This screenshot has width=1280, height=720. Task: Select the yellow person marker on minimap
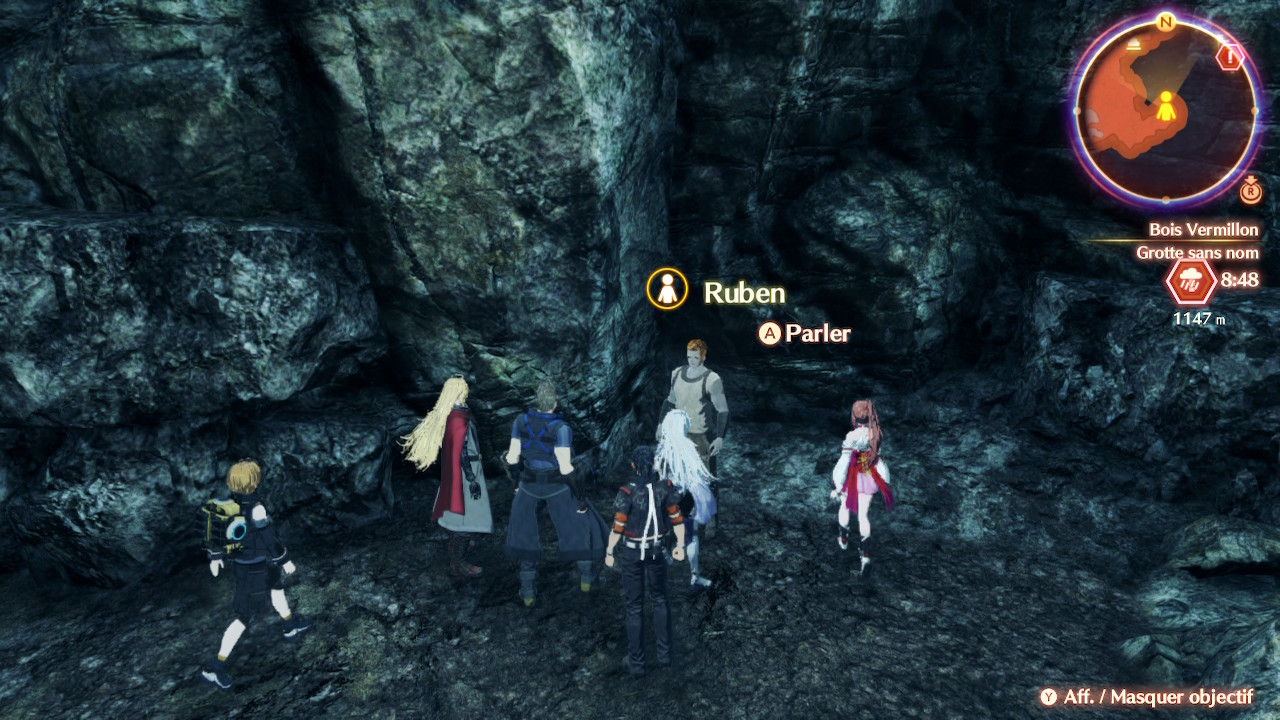pyautogui.click(x=1165, y=104)
